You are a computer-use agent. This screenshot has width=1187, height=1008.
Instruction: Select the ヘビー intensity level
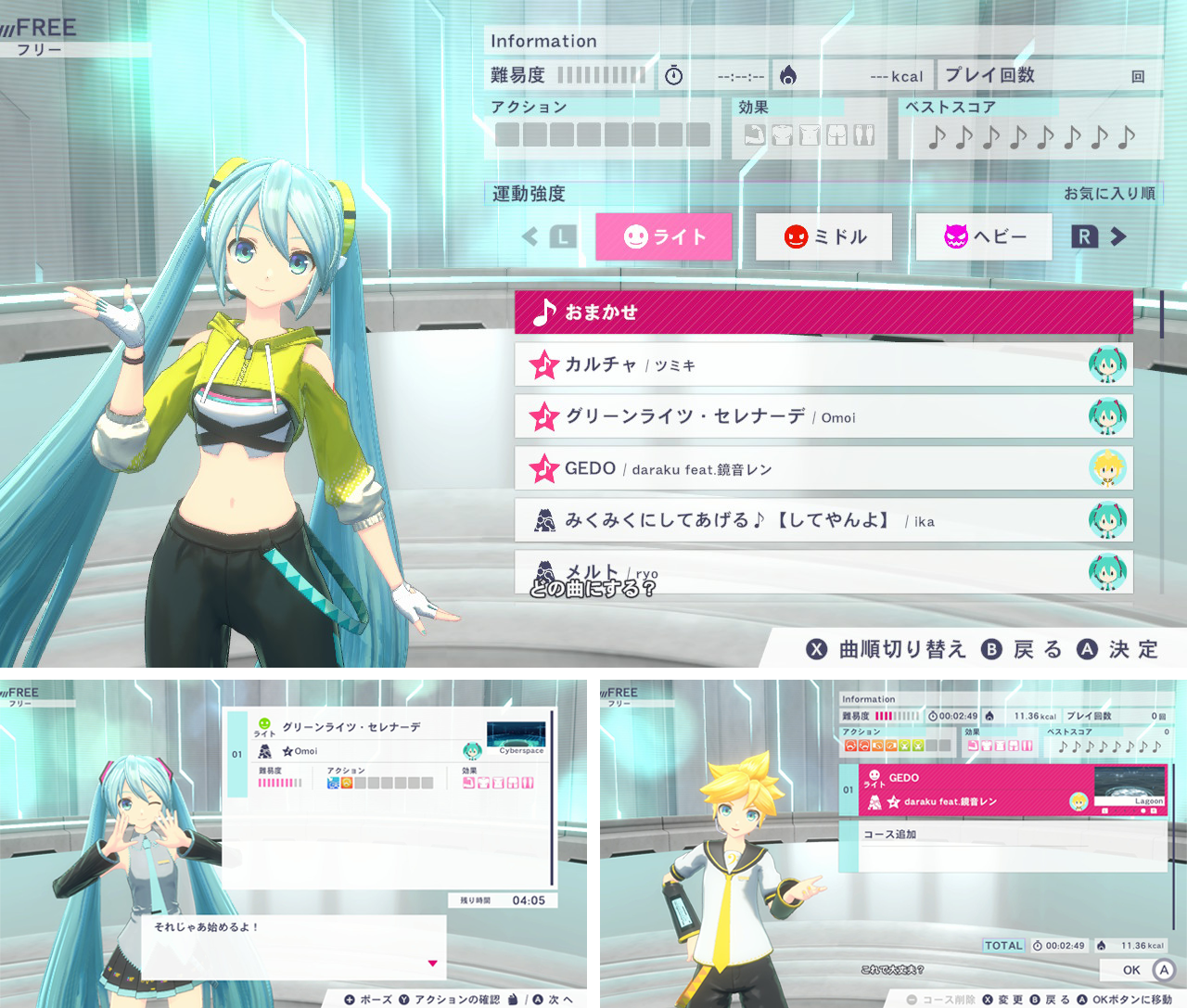point(983,236)
